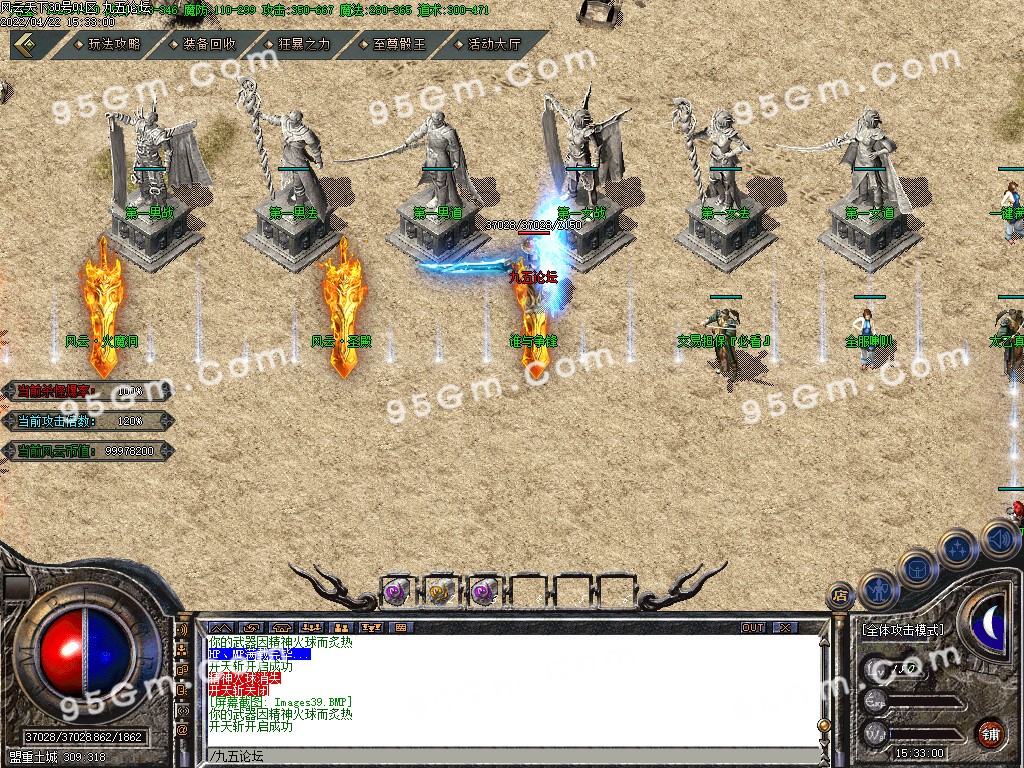Open the bag inventory icon
The width and height of the screenshot is (1024, 768).
coord(918,567)
